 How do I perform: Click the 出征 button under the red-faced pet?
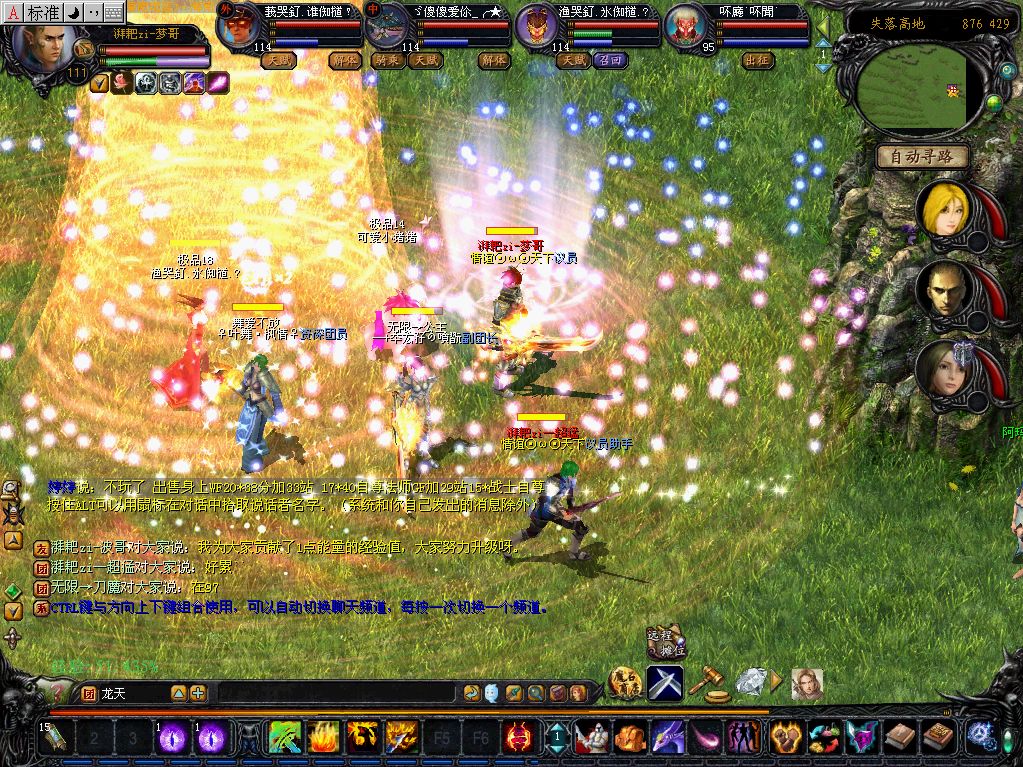pyautogui.click(x=759, y=60)
